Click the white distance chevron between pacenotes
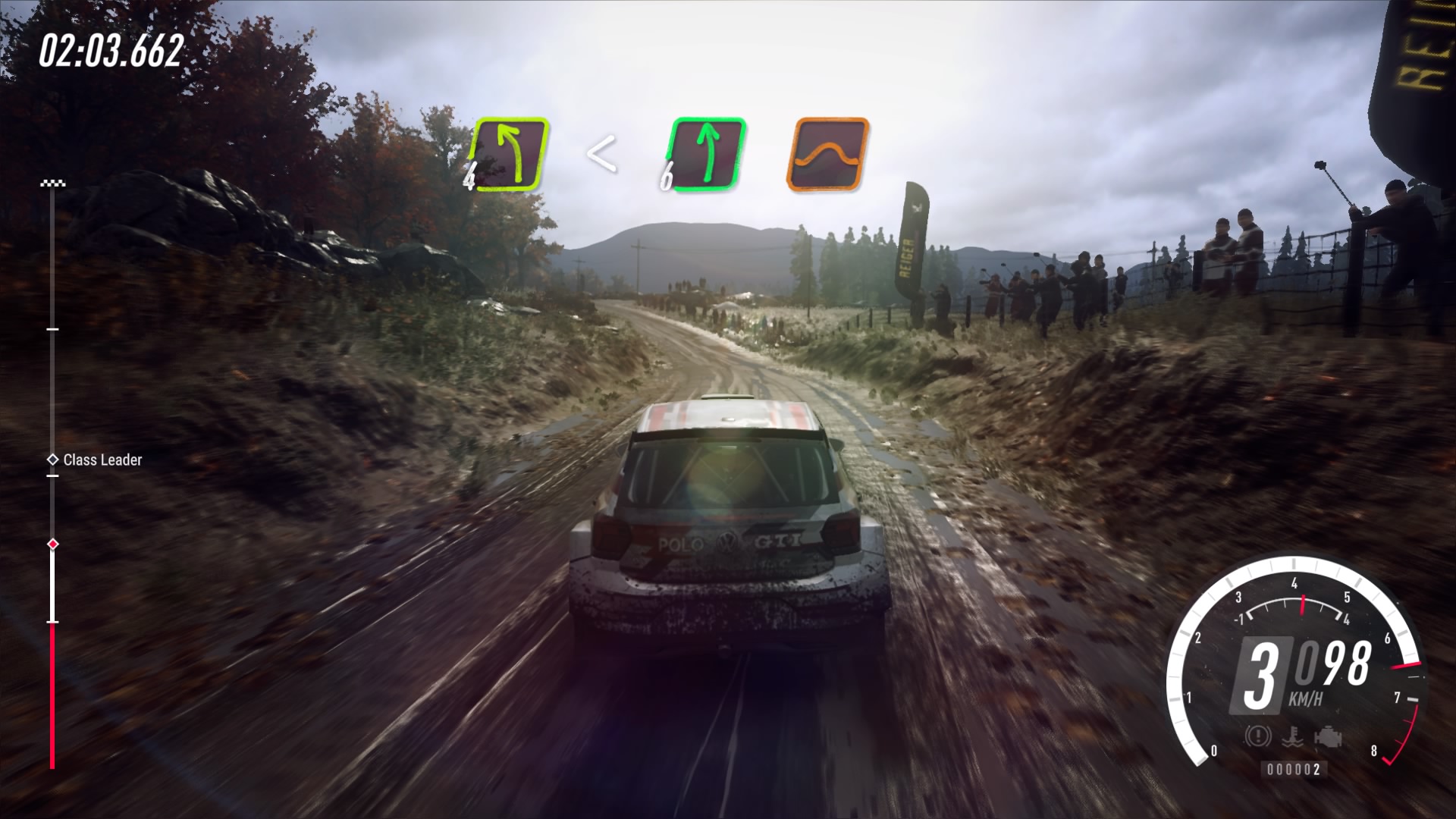Screen dimensions: 1456x819 tap(603, 152)
